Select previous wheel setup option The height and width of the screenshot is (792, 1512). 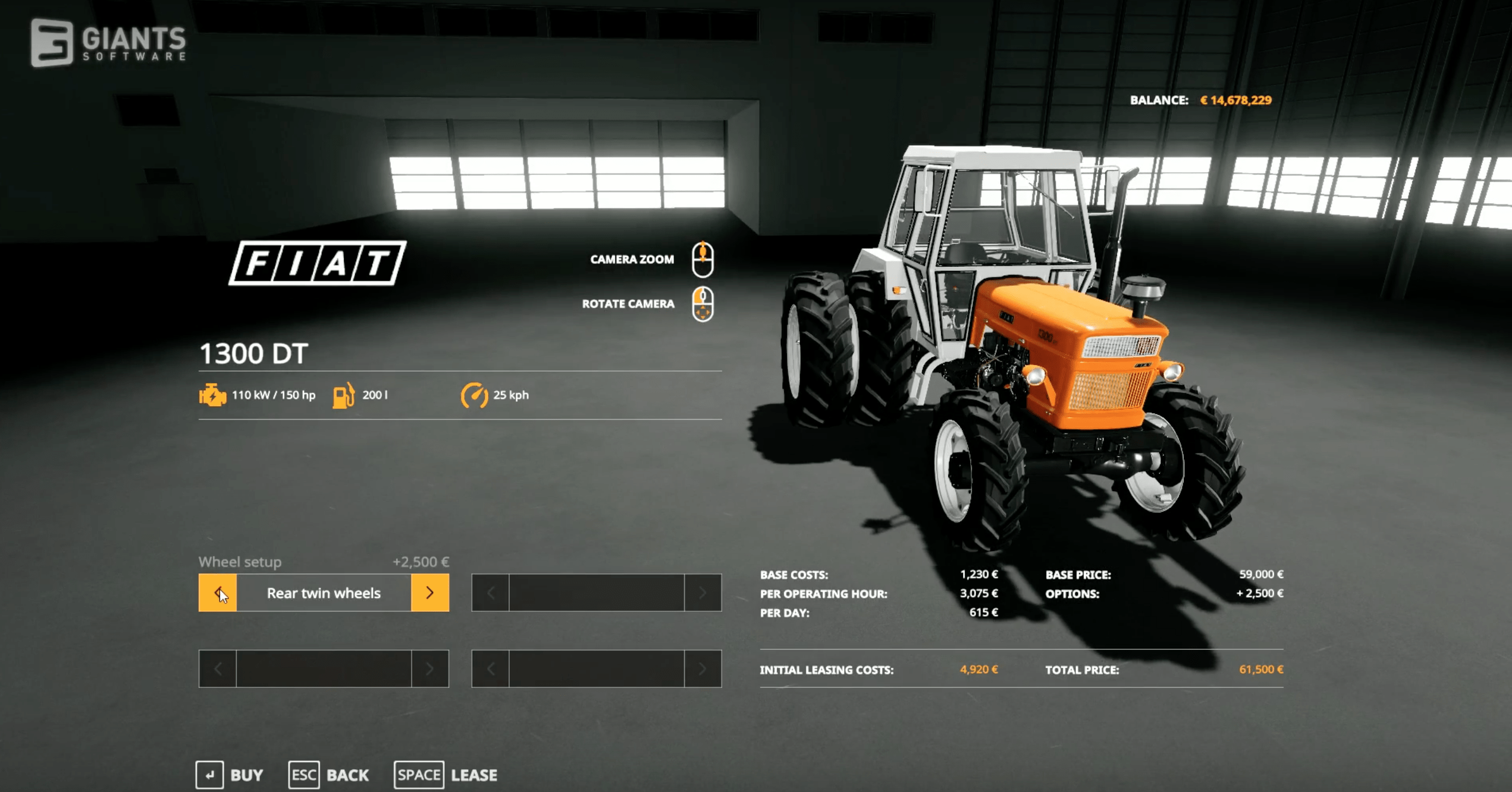tap(217, 593)
